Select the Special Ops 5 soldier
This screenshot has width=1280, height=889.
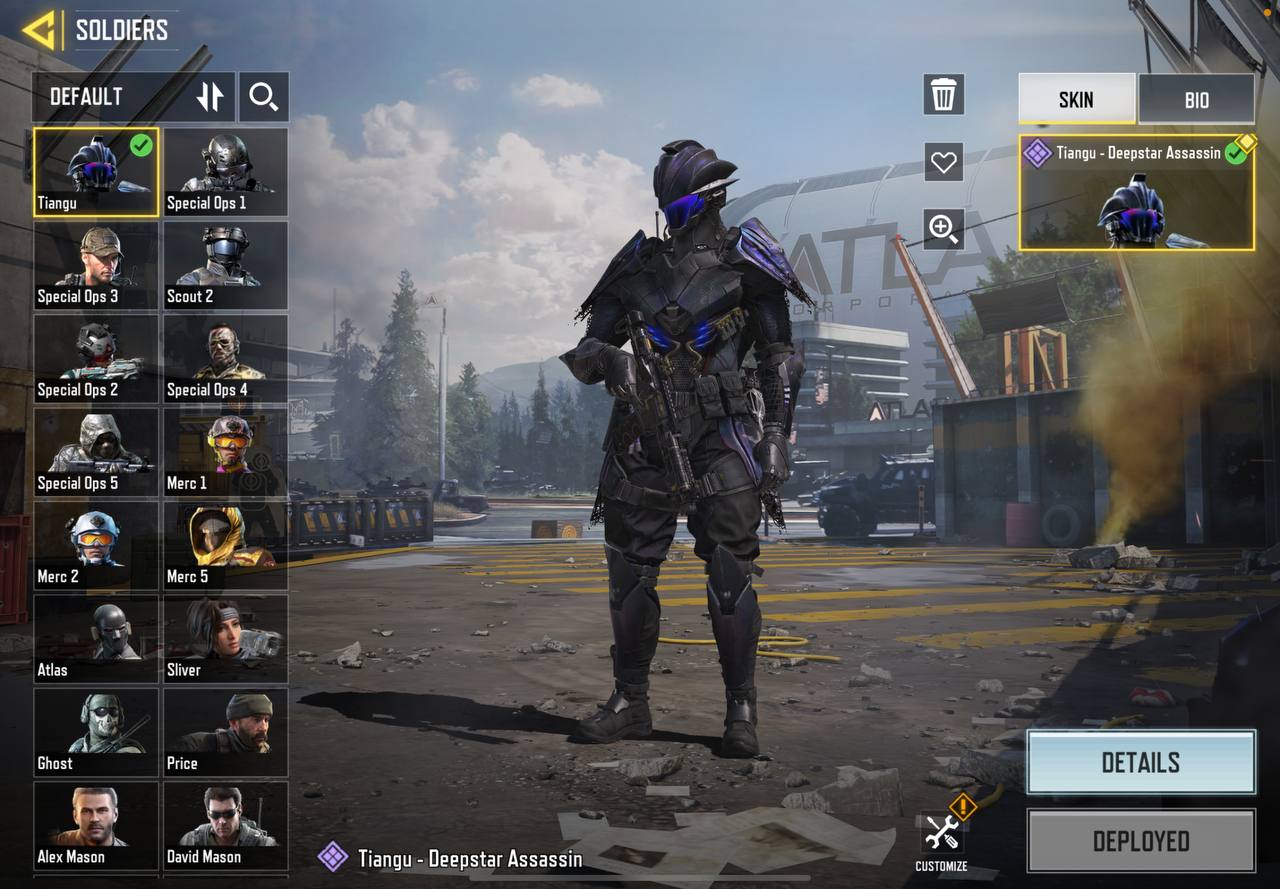(96, 453)
